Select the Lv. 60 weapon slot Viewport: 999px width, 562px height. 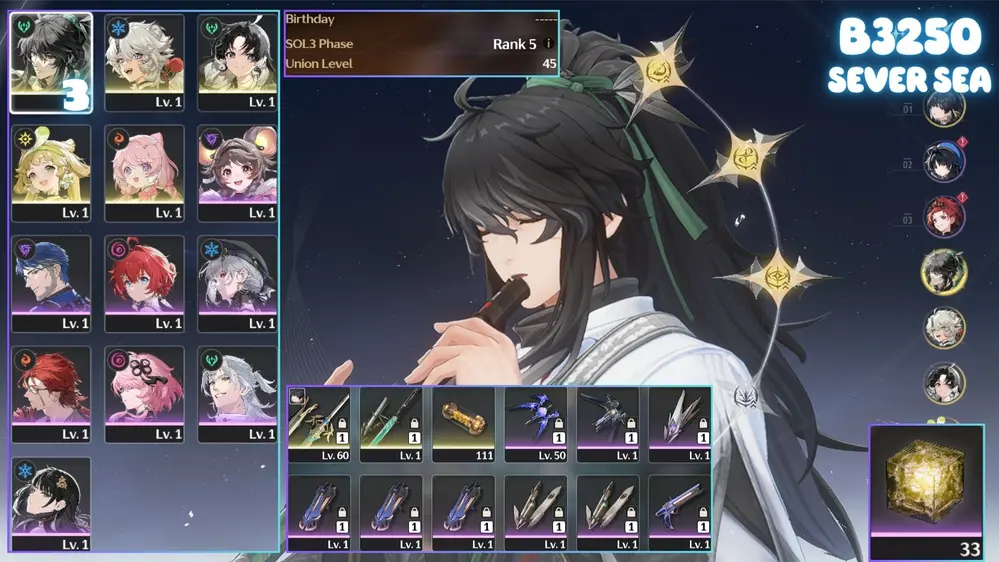319,424
